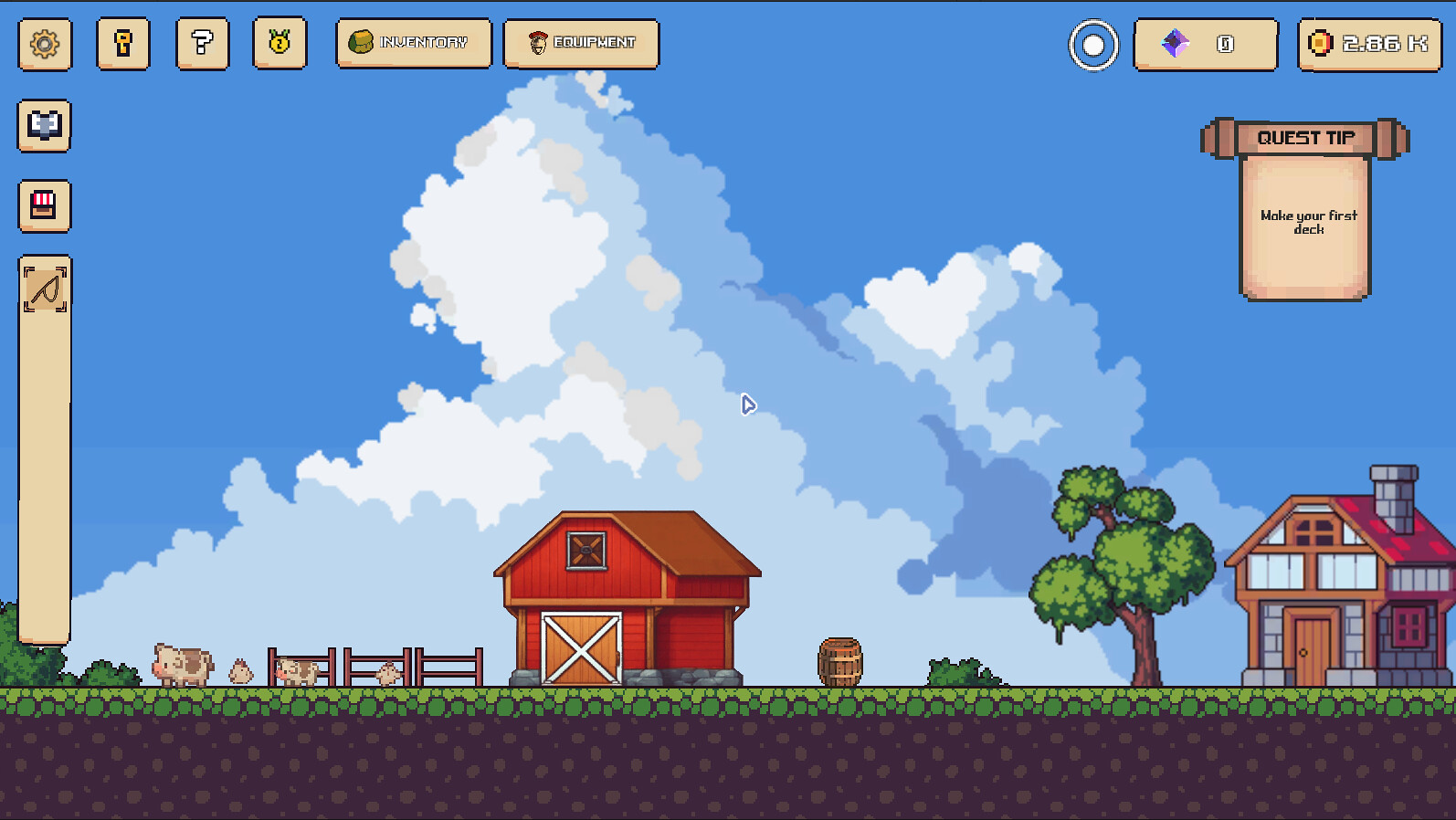The image size is (1456, 820).
Task: Open the Inventory panel
Action: pyautogui.click(x=413, y=43)
